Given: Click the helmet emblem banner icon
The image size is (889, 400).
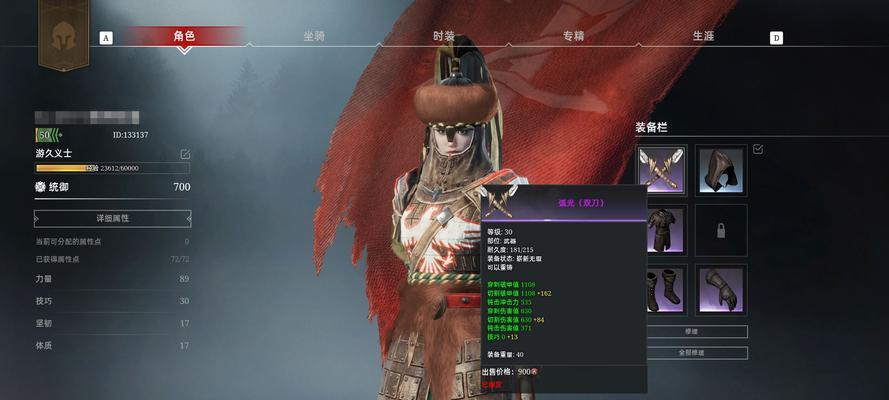Looking at the screenshot, I should click(63, 32).
